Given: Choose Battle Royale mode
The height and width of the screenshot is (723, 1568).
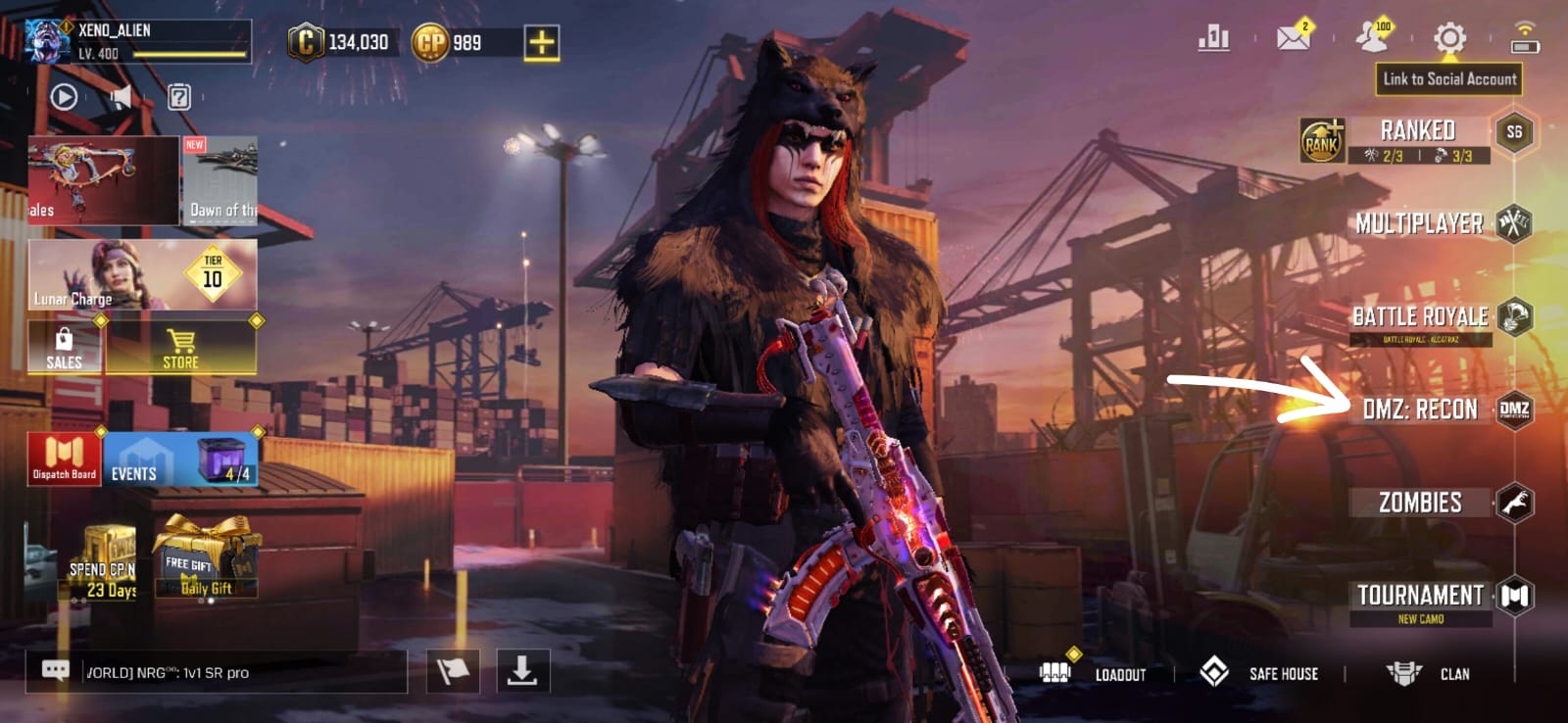Looking at the screenshot, I should (1420, 316).
